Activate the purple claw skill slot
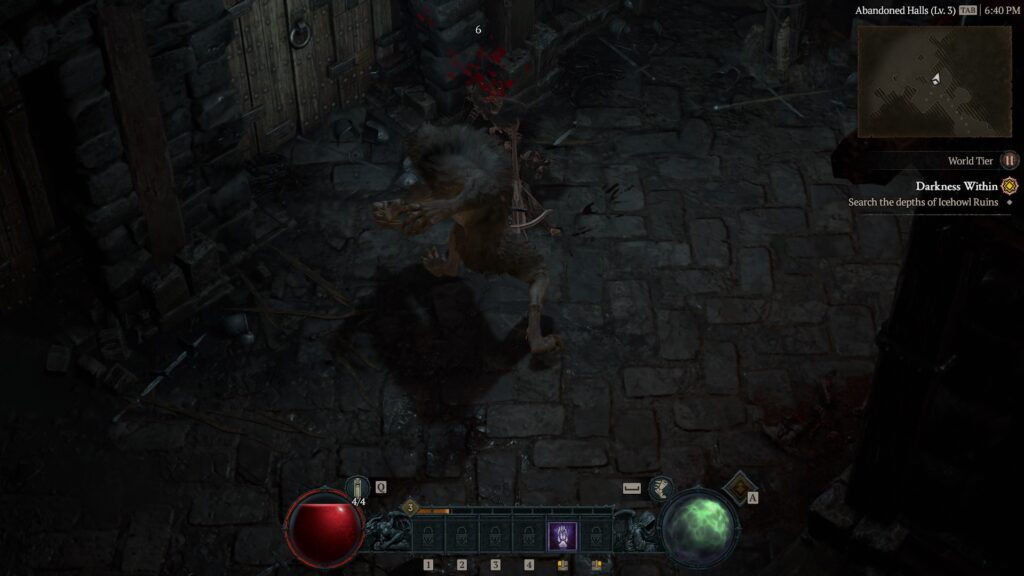Screen dimensions: 1024x576 click(562, 535)
